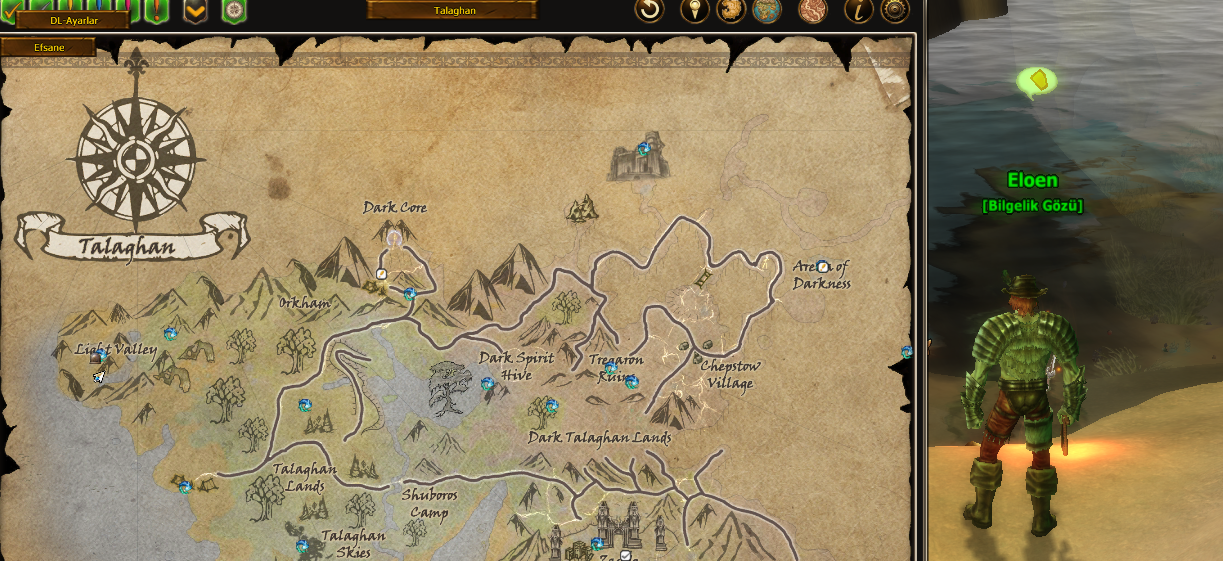Open the DL-Ayarlar settings button
1223x561 pixels.
click(73, 19)
